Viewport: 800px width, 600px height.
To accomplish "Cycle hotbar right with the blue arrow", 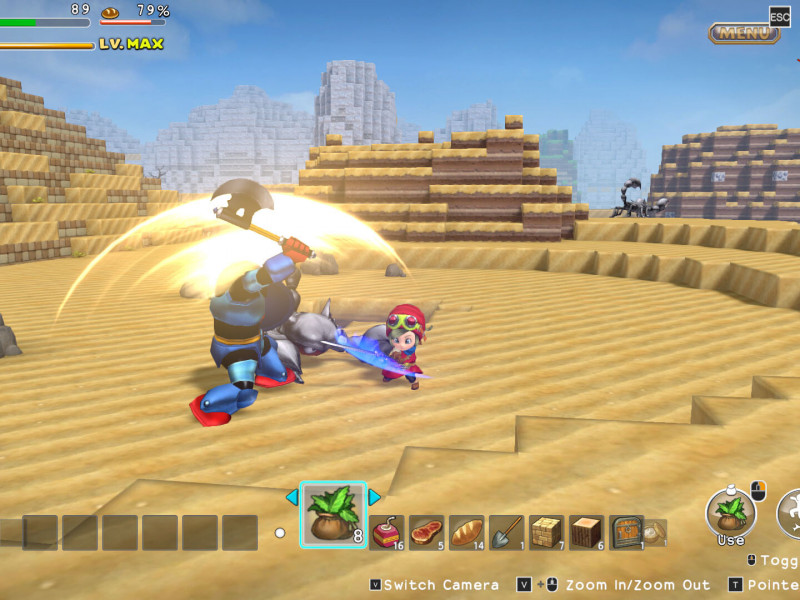I will (375, 497).
